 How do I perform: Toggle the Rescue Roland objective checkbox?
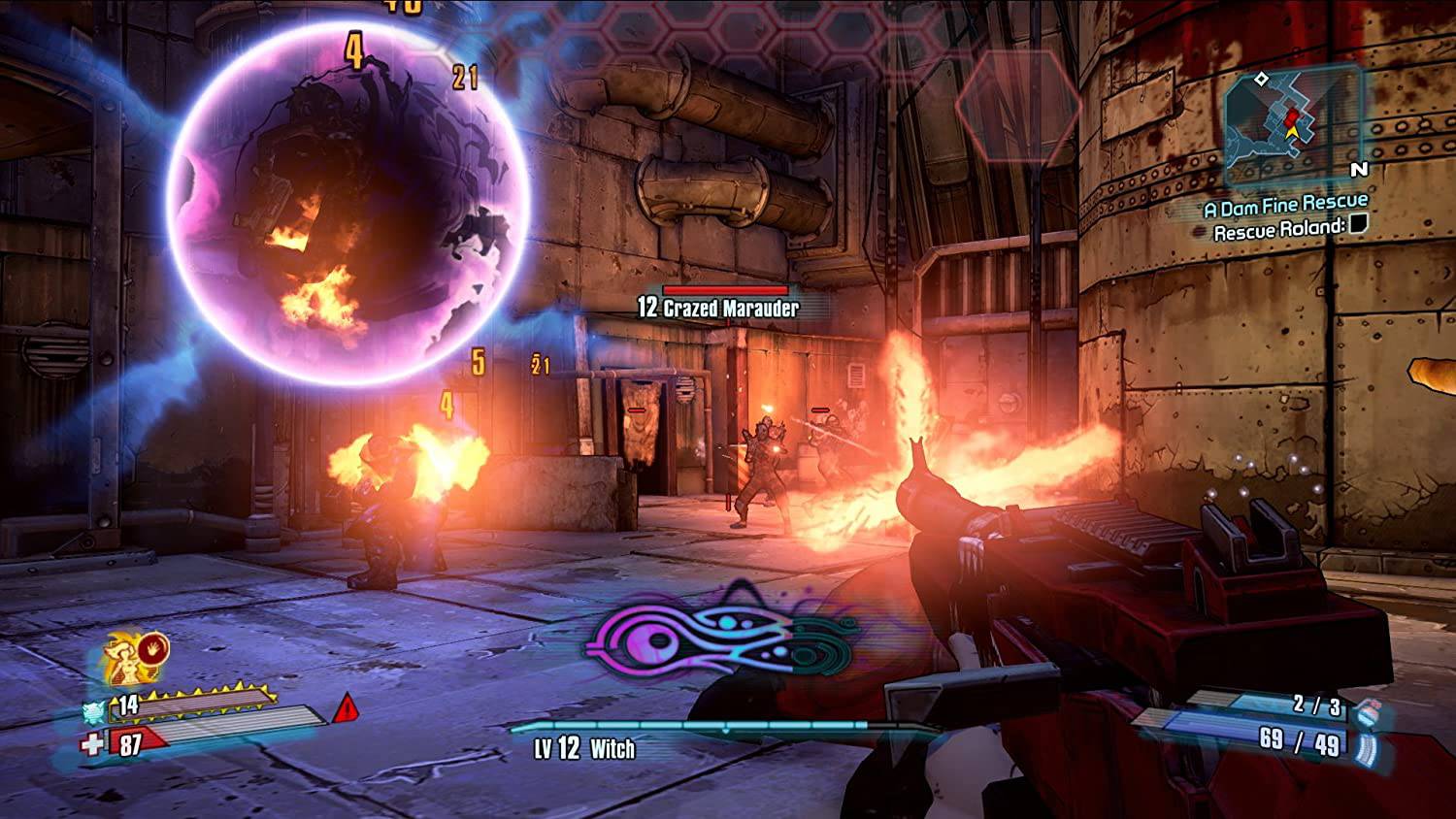tap(1358, 226)
